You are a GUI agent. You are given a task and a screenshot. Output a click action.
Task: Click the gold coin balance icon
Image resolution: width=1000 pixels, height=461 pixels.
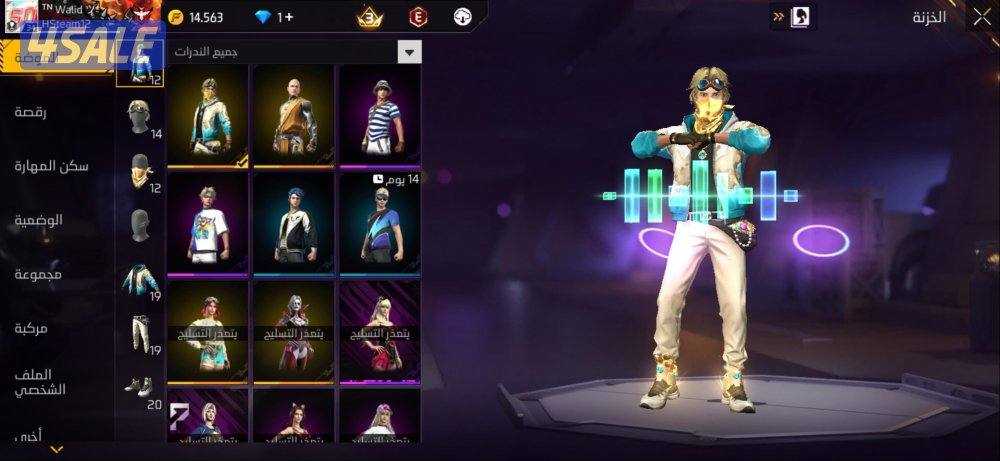pyautogui.click(x=177, y=17)
